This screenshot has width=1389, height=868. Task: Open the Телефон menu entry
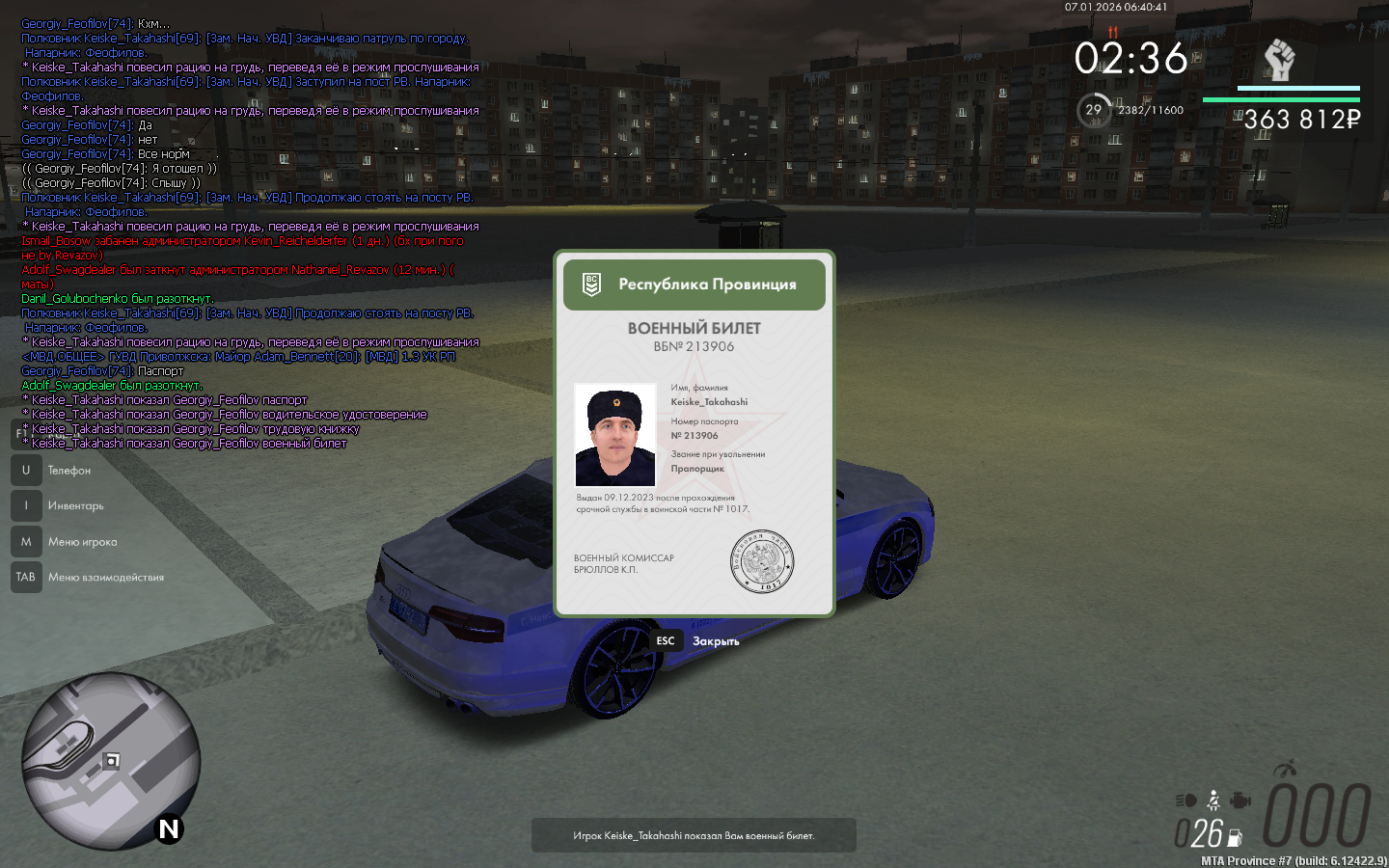click(68, 471)
